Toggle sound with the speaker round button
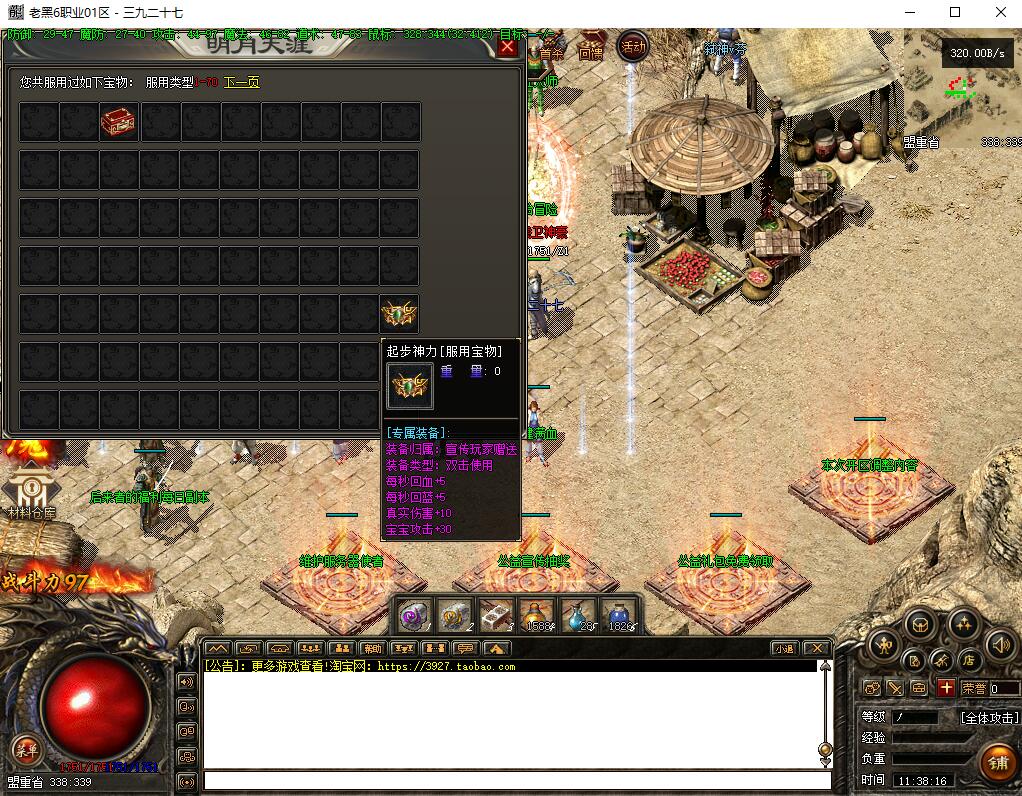Viewport: 1022px width, 796px height. [1000, 645]
